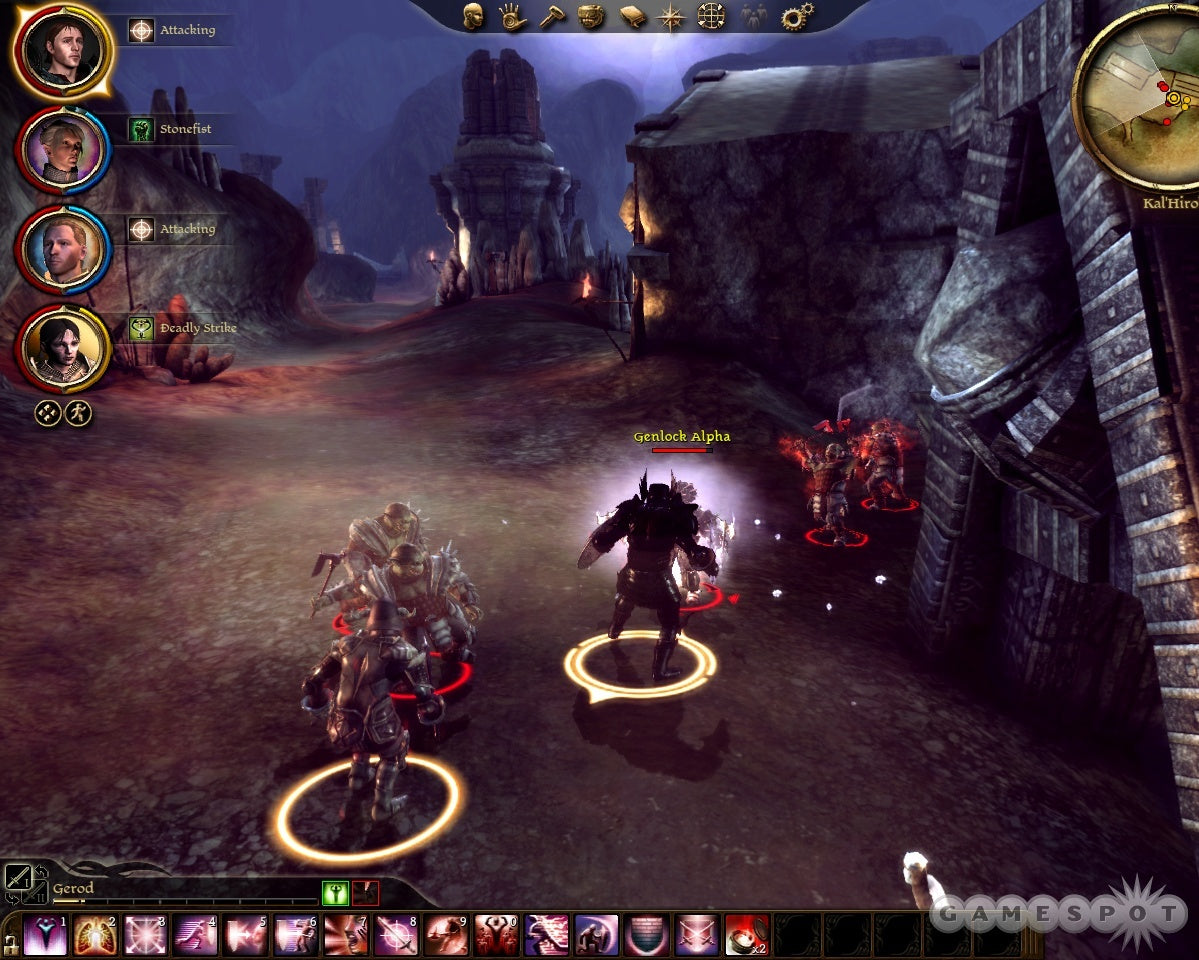Activate the crossed swords shield ability

696,935
